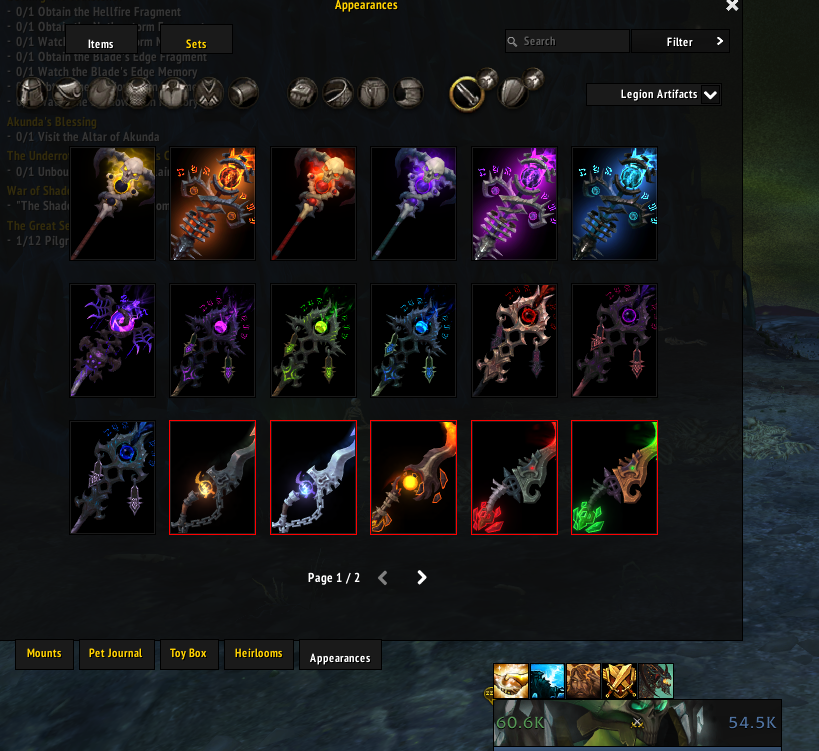The width and height of the screenshot is (819, 751).
Task: Switch to the Items tab
Action: tap(100, 43)
